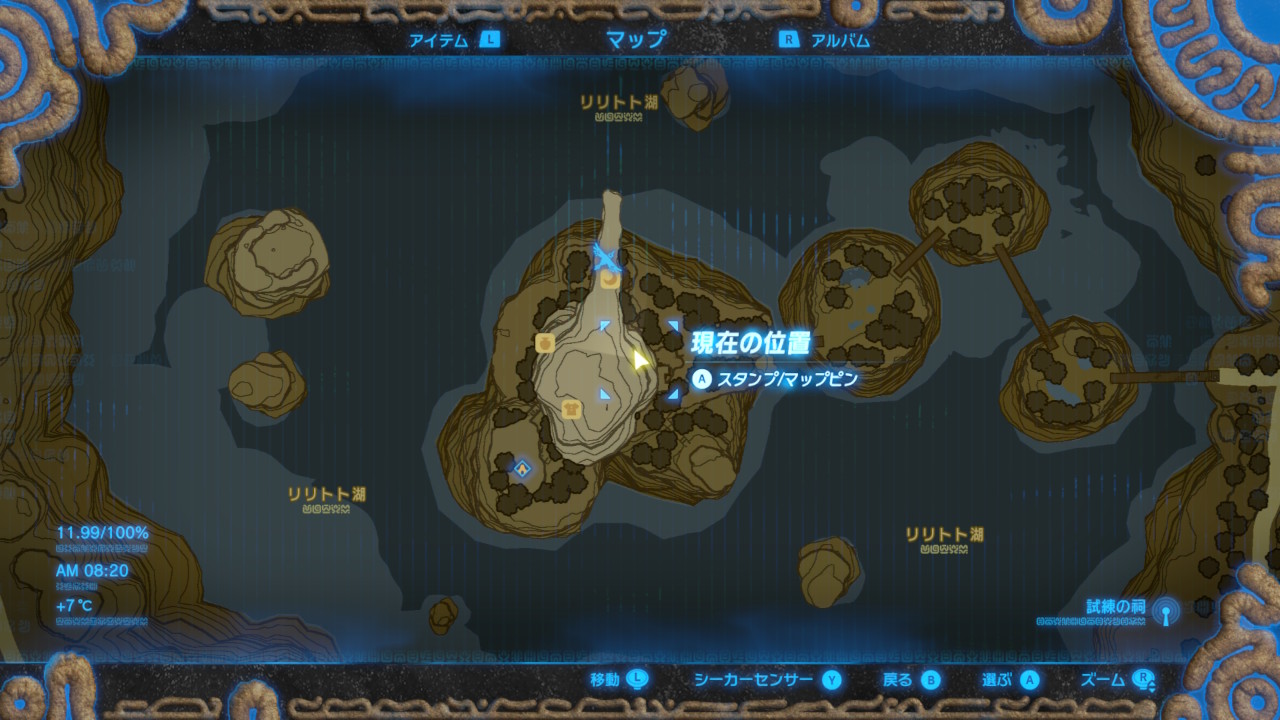Choose the apple general store marker
1280x720 pixels.
(x=545, y=343)
